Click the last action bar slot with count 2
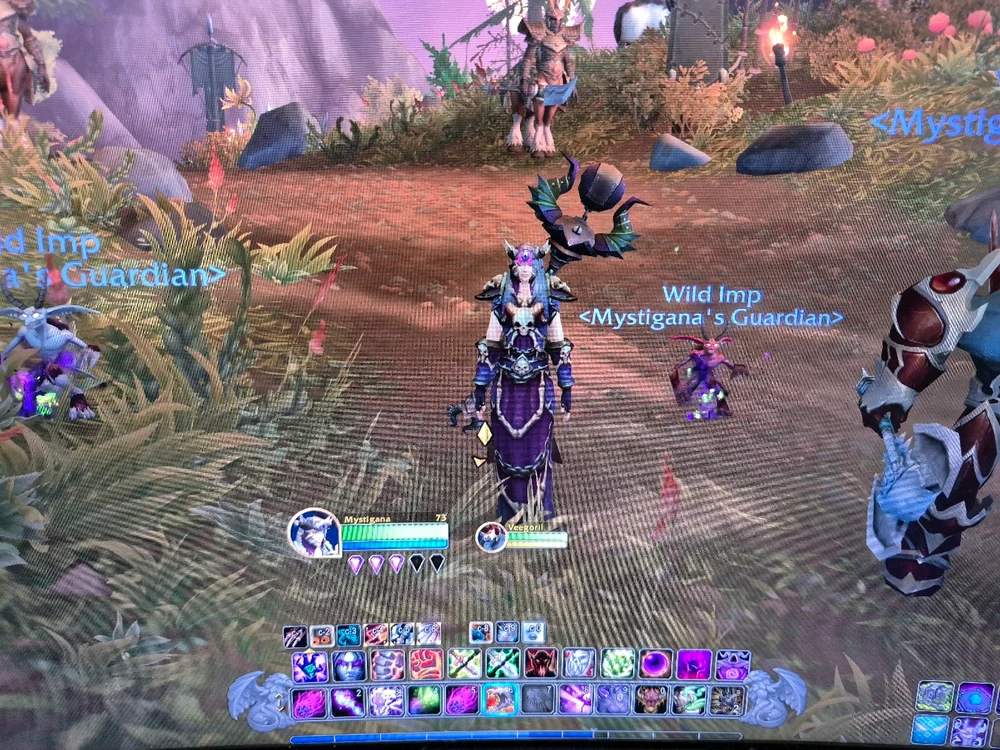 [728, 699]
